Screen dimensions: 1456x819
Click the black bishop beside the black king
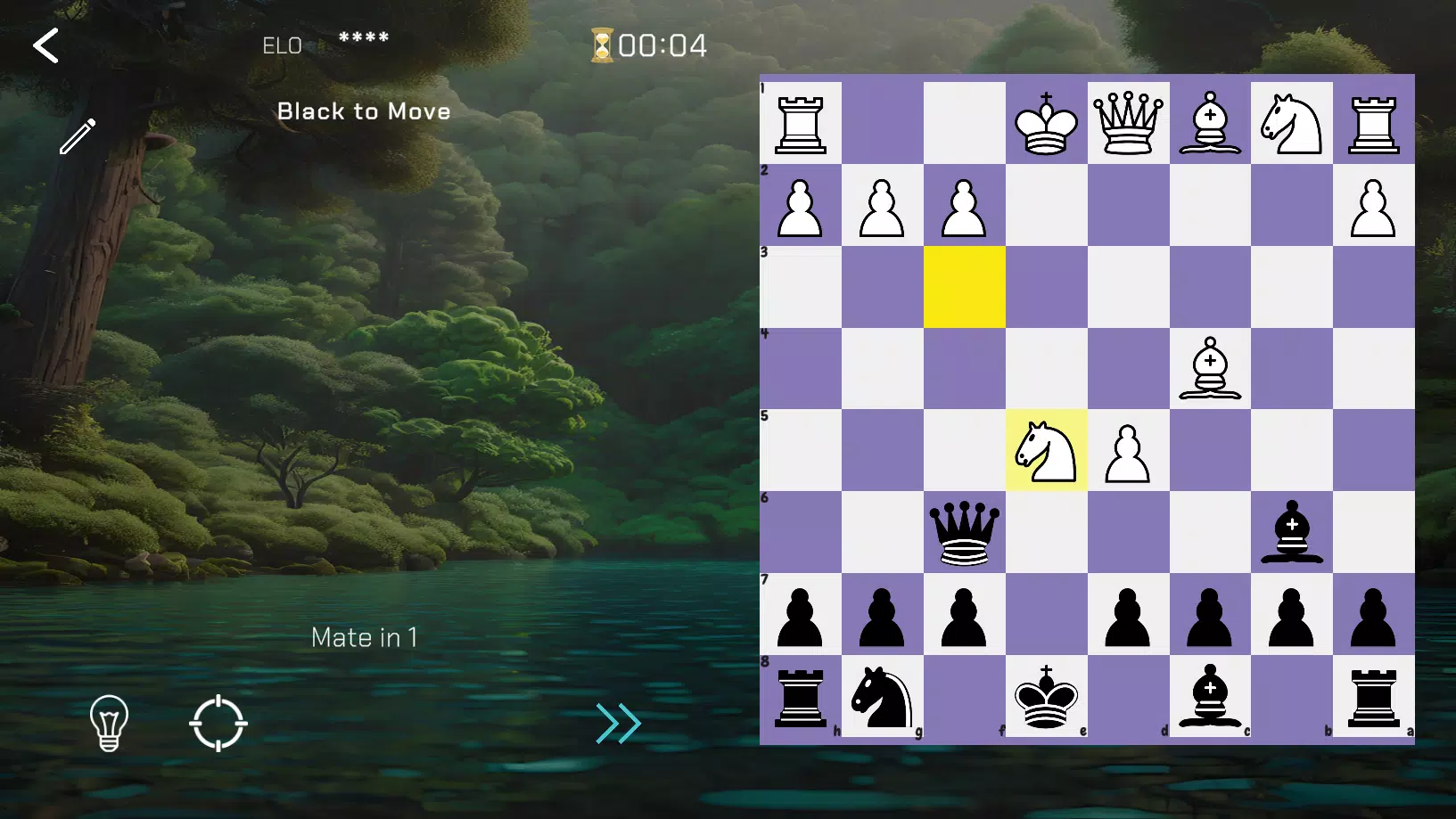tap(1210, 701)
